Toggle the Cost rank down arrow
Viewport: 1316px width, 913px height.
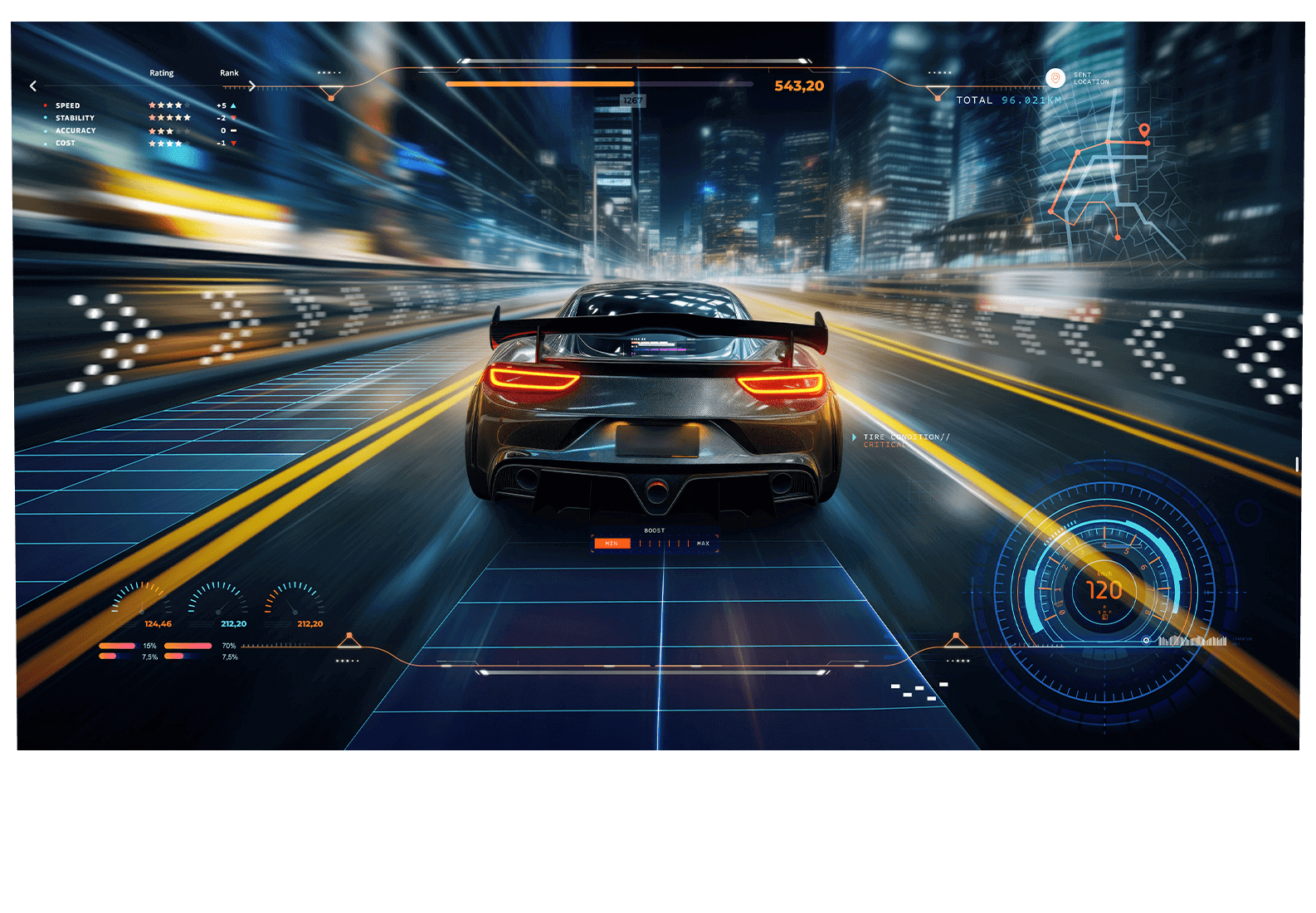[x=233, y=143]
